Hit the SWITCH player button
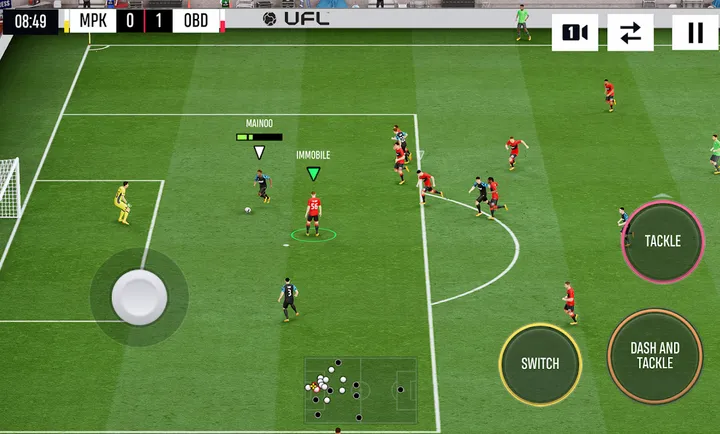The image size is (720, 434). (540, 364)
